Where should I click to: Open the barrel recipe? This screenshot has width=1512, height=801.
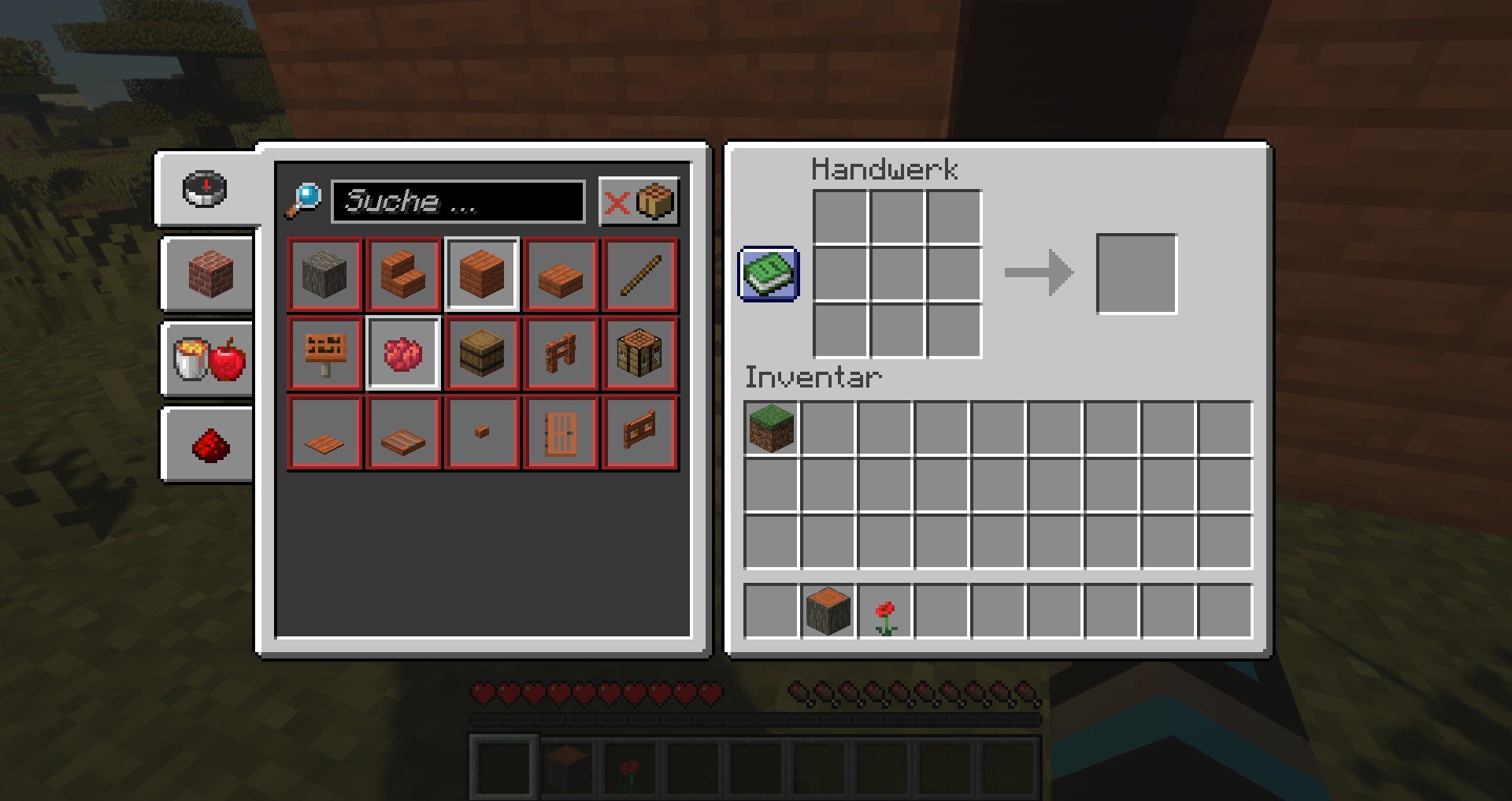click(x=482, y=353)
